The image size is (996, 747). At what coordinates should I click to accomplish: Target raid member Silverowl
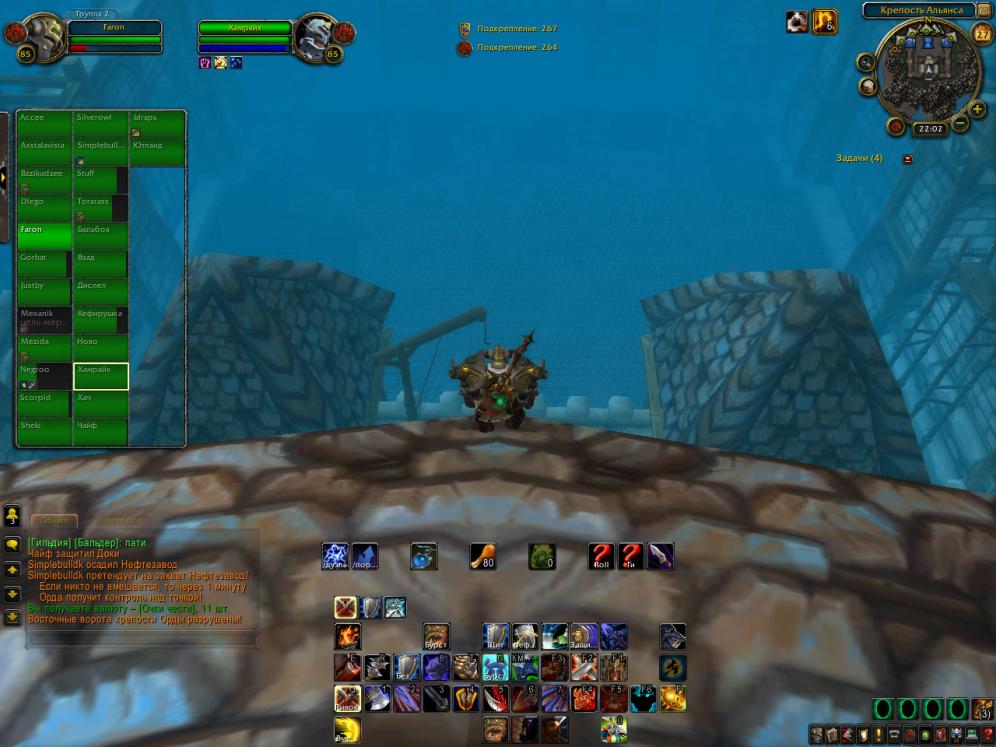coord(100,124)
